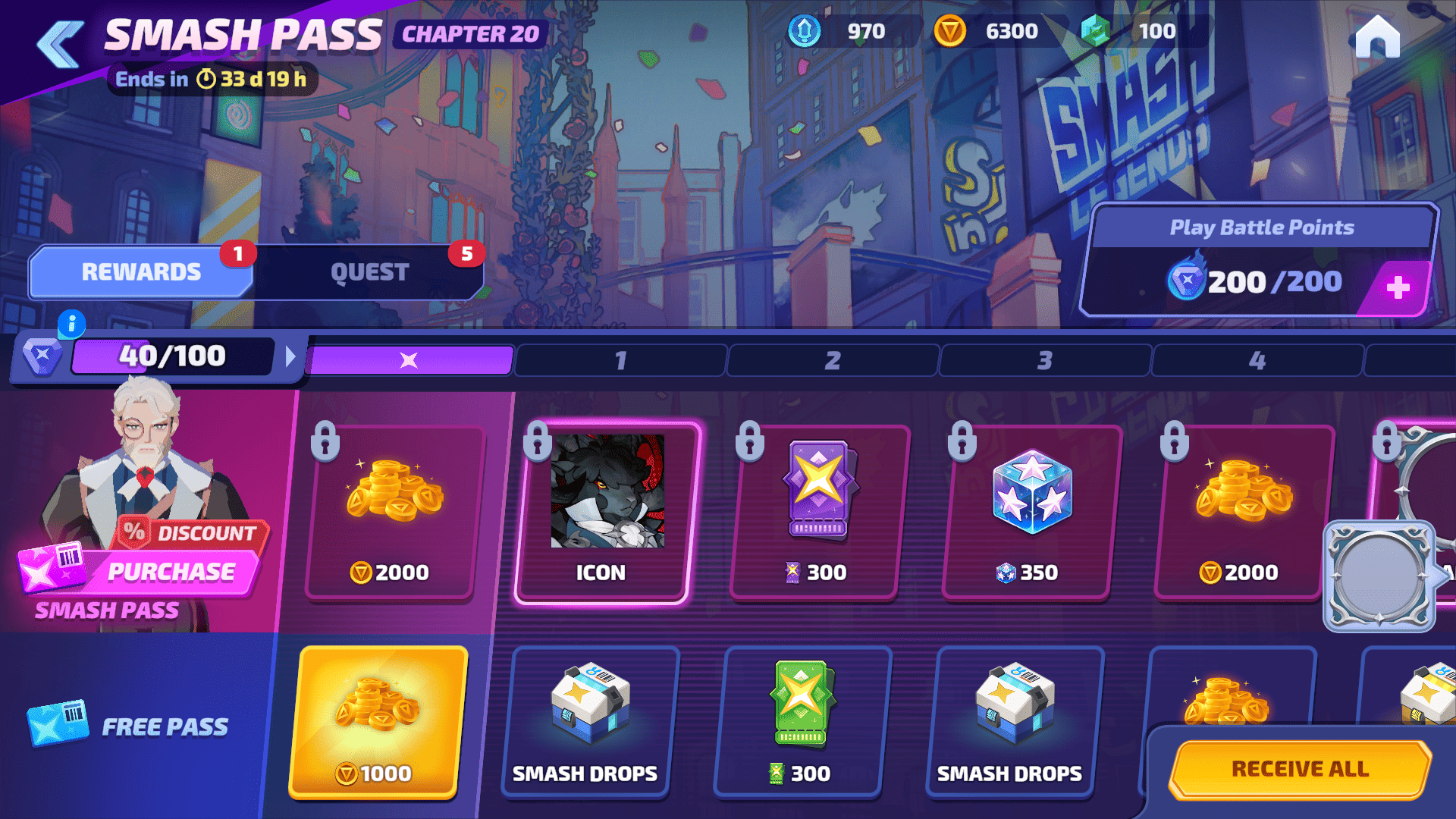This screenshot has height=819, width=1456.
Task: Select the locked 350 star cube reward
Action: [1030, 513]
